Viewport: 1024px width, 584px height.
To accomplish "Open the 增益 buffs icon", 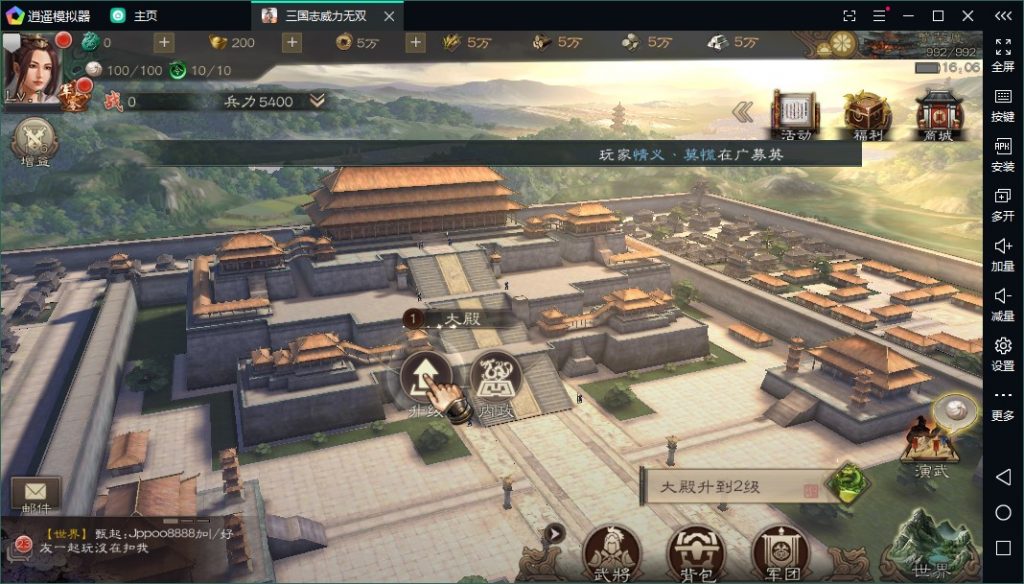I will tap(35, 142).
